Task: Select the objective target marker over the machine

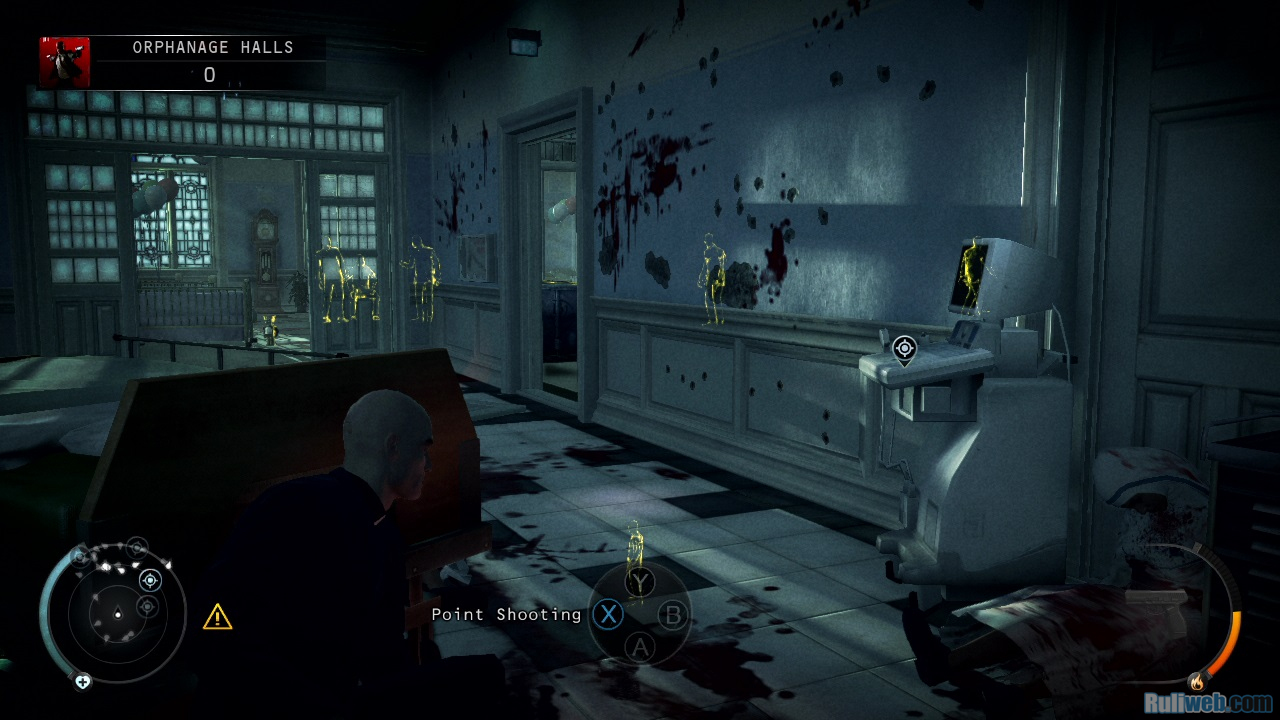Action: coord(904,349)
